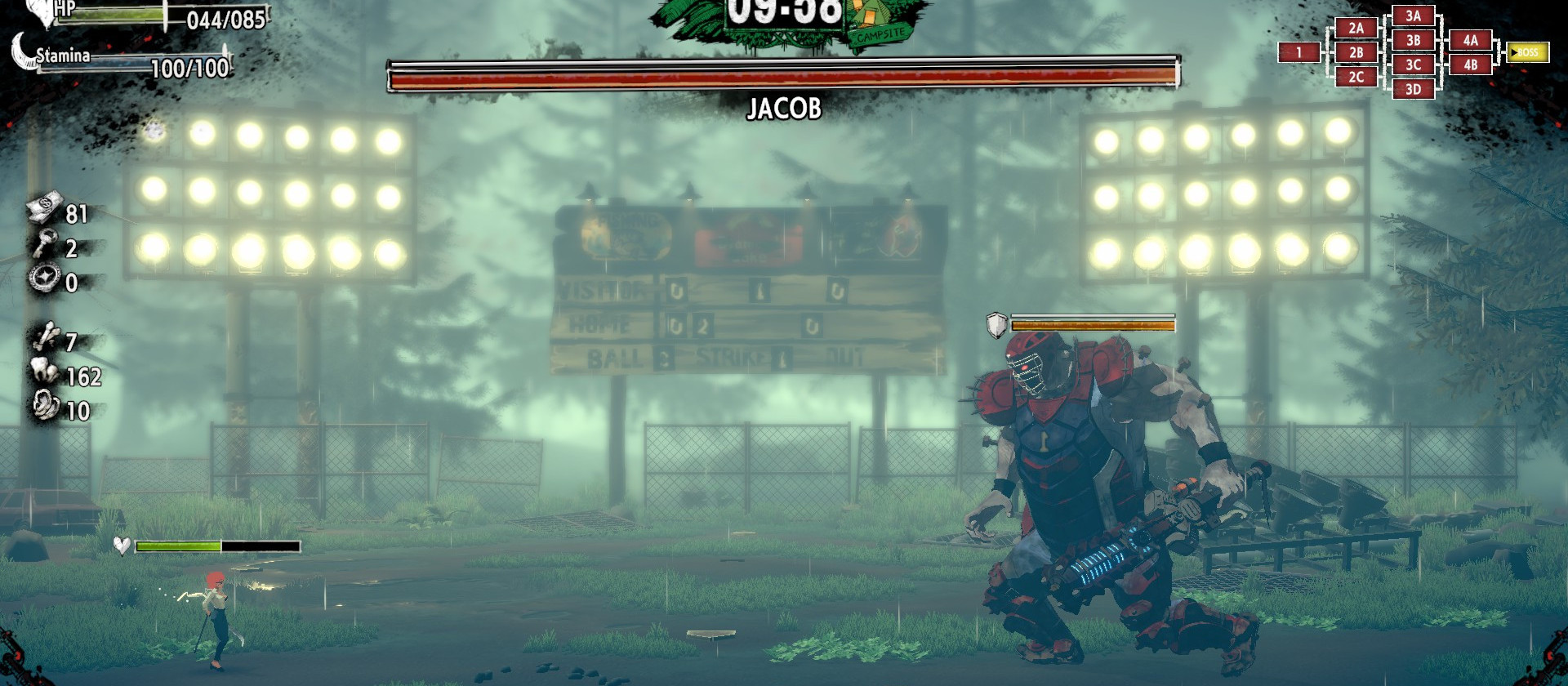Screen dimensions: 1568x686
Task: Choose the 4A stage node
Action: tap(1470, 41)
